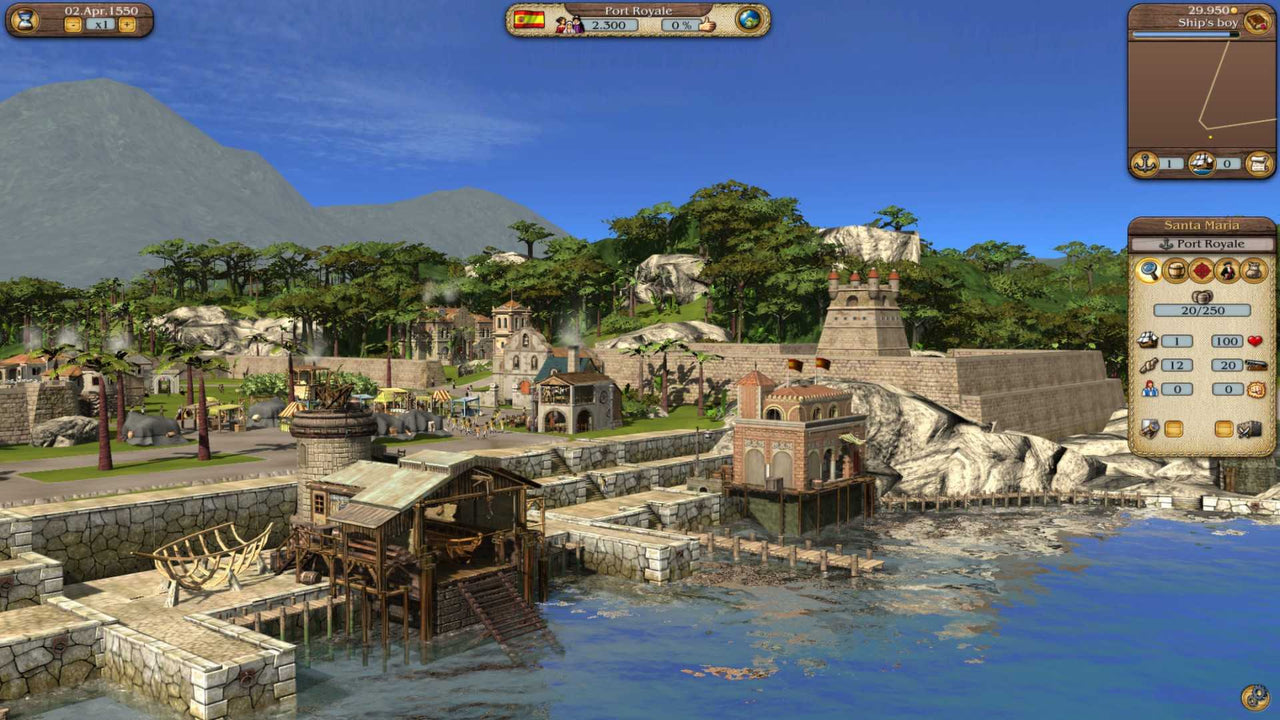Click the captain portrait icon on the Santa Maria panel
Viewport: 1280px width, 720px height.
coord(1227,270)
